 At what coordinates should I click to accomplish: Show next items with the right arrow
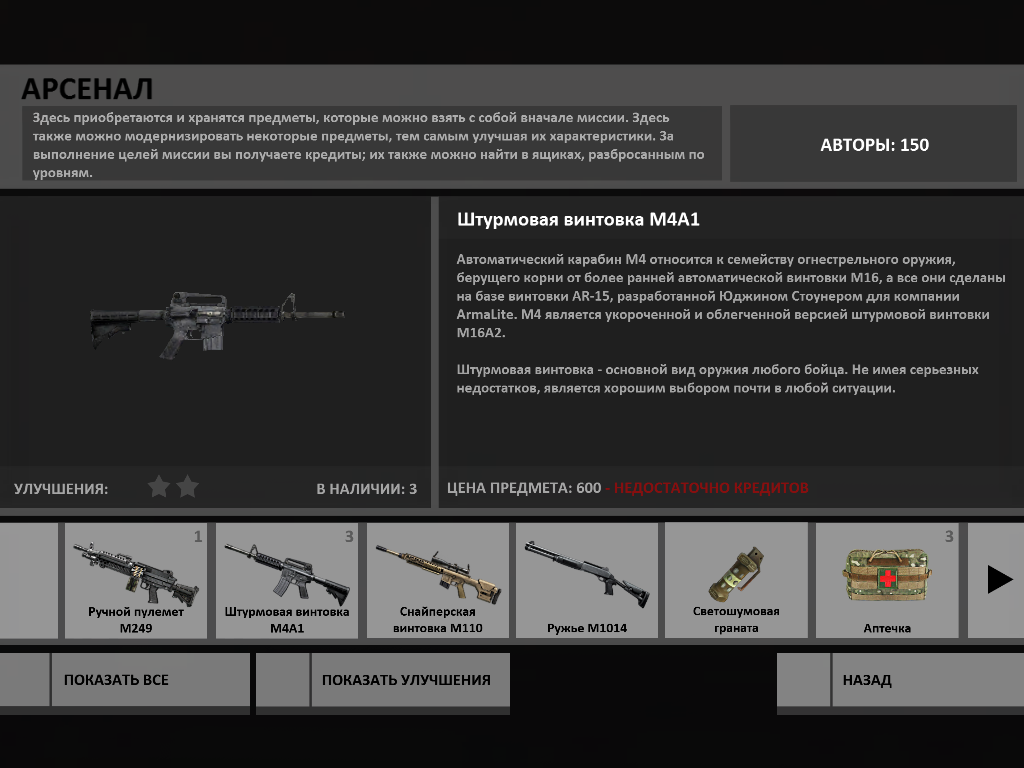coord(999,580)
